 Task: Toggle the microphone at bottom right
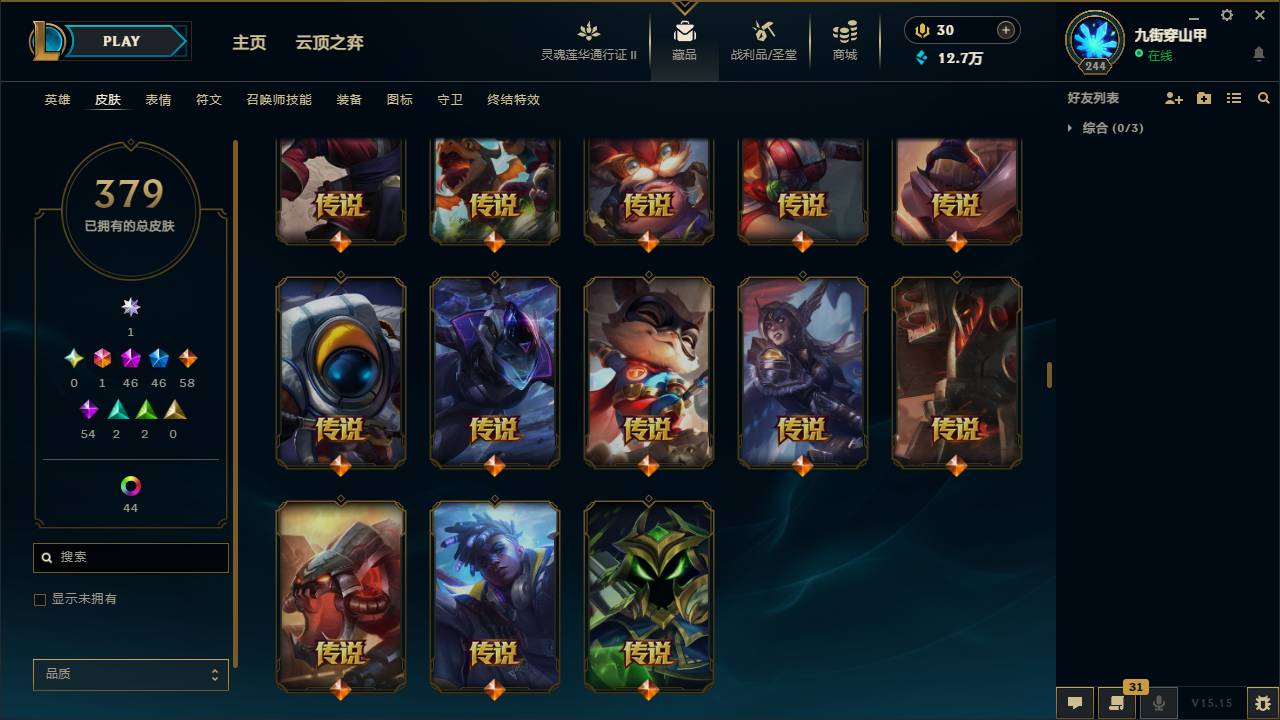tap(1158, 703)
